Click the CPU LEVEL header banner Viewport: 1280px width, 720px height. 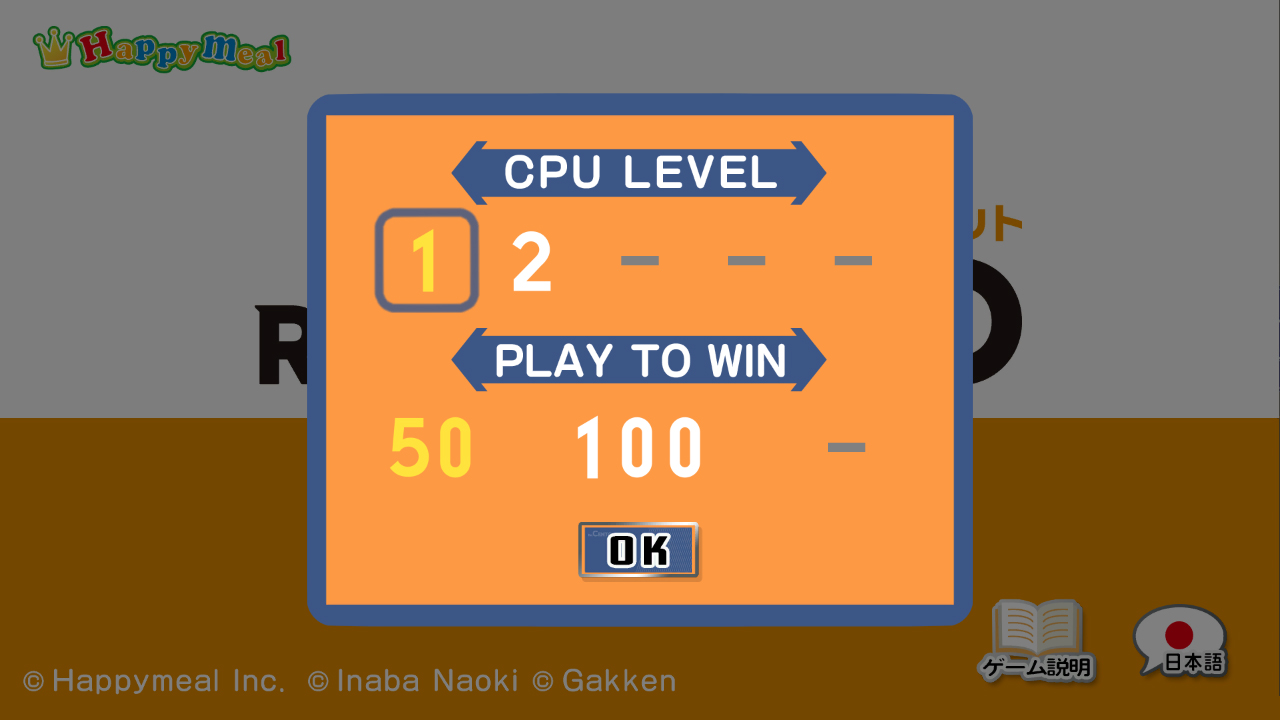(640, 172)
